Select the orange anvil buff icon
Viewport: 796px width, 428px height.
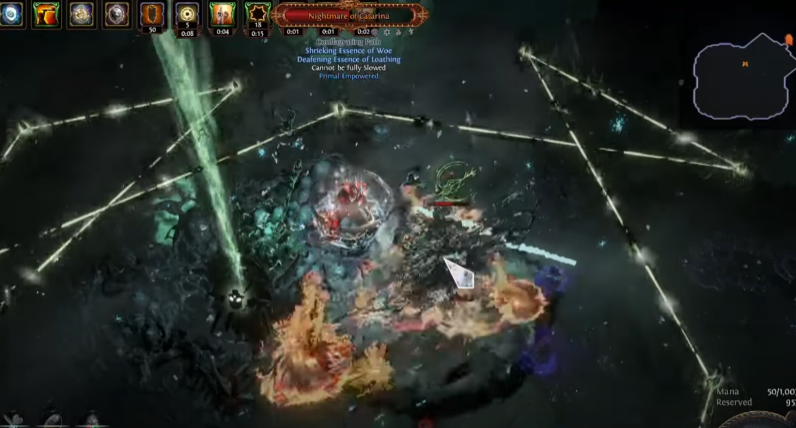(46, 14)
